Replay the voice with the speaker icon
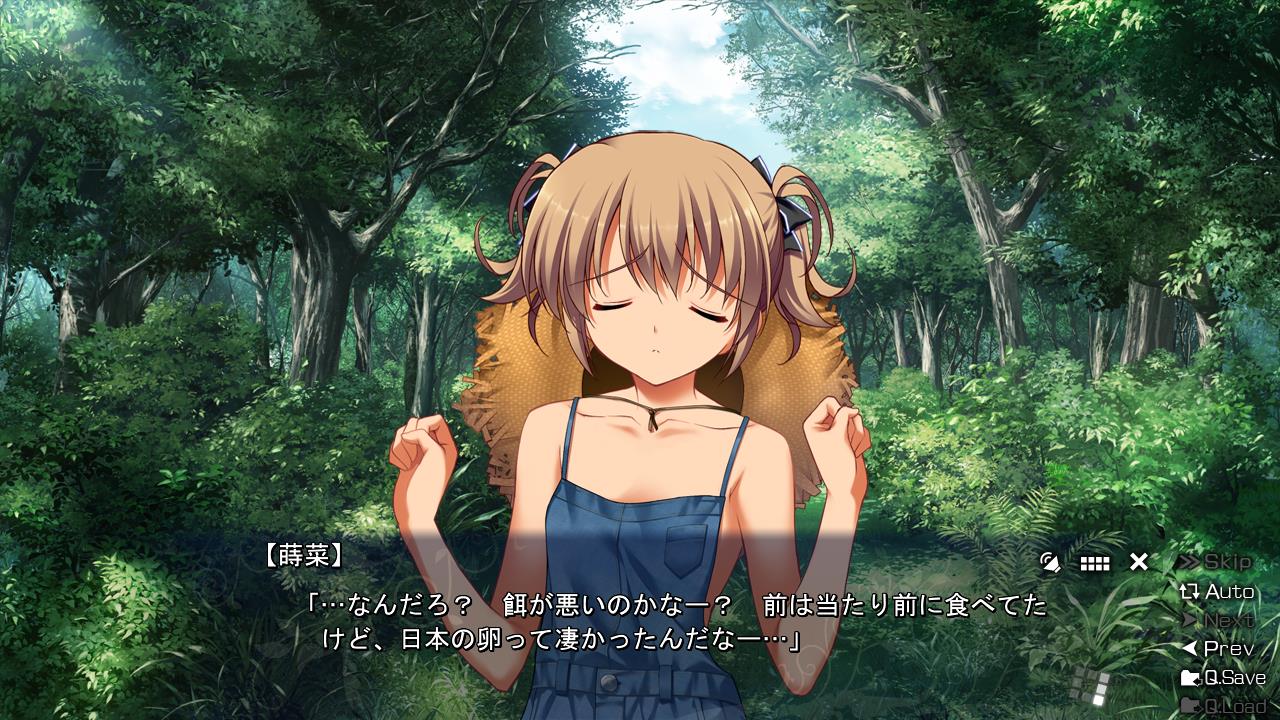Viewport: 1280px width, 720px height. pos(1050,562)
